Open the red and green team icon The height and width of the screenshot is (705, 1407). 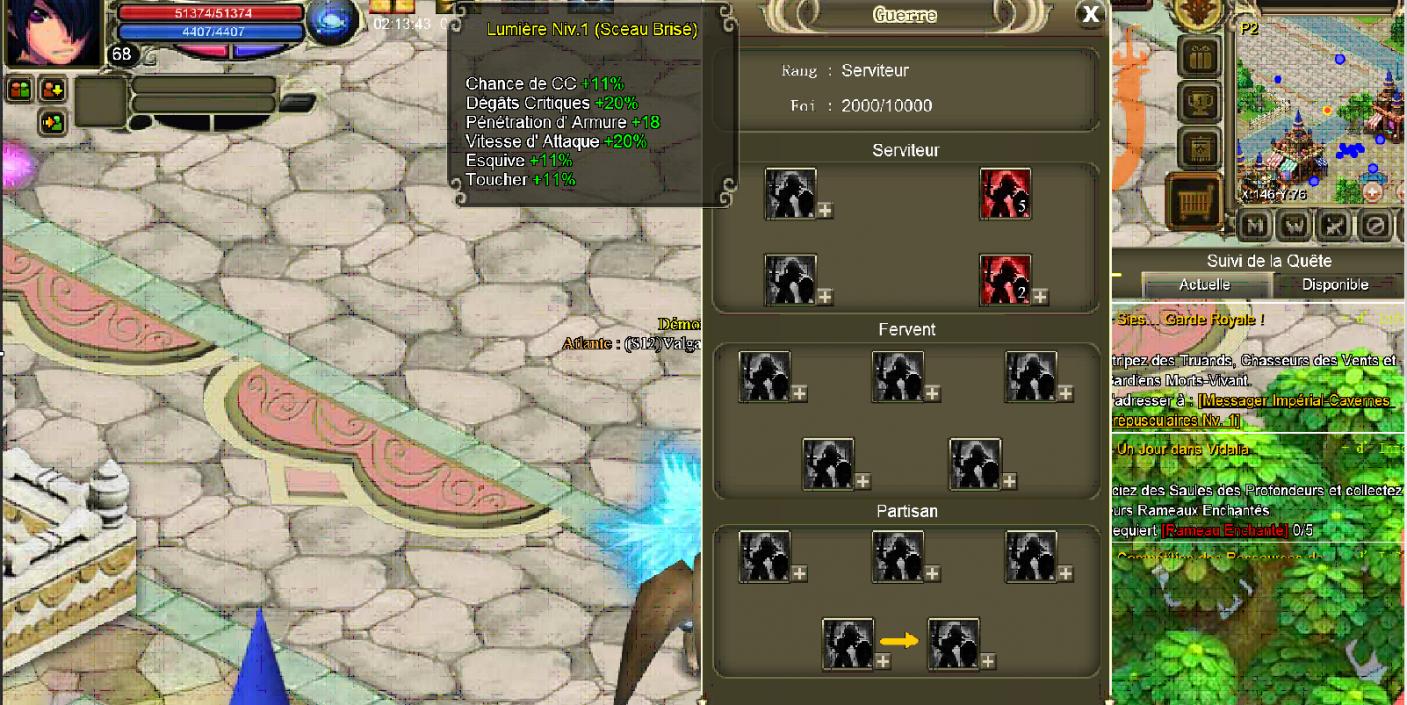(x=20, y=90)
